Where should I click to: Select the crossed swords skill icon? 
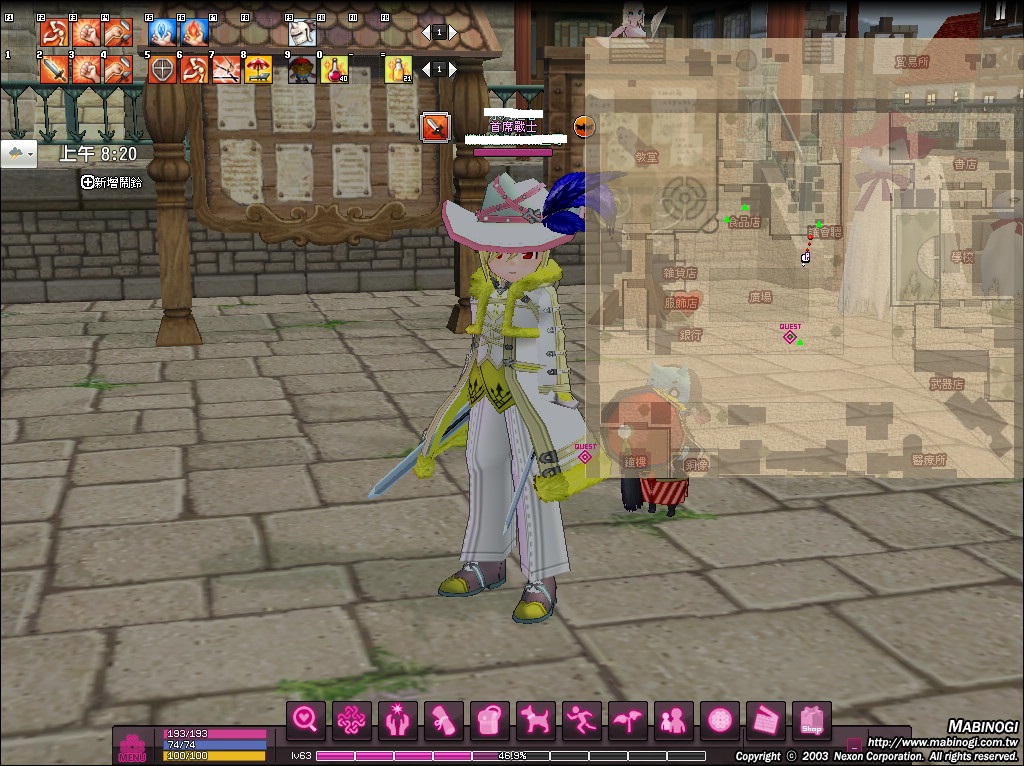pyautogui.click(x=226, y=69)
